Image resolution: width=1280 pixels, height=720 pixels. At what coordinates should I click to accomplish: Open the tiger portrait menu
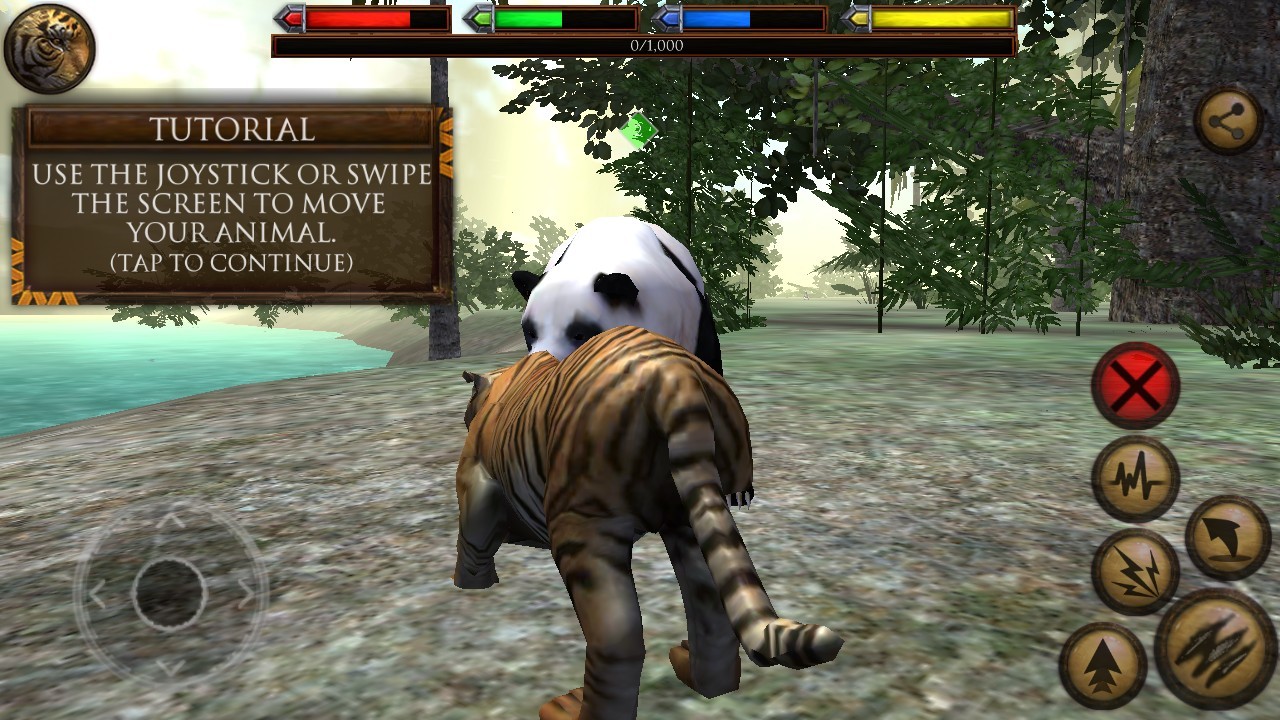click(49, 48)
